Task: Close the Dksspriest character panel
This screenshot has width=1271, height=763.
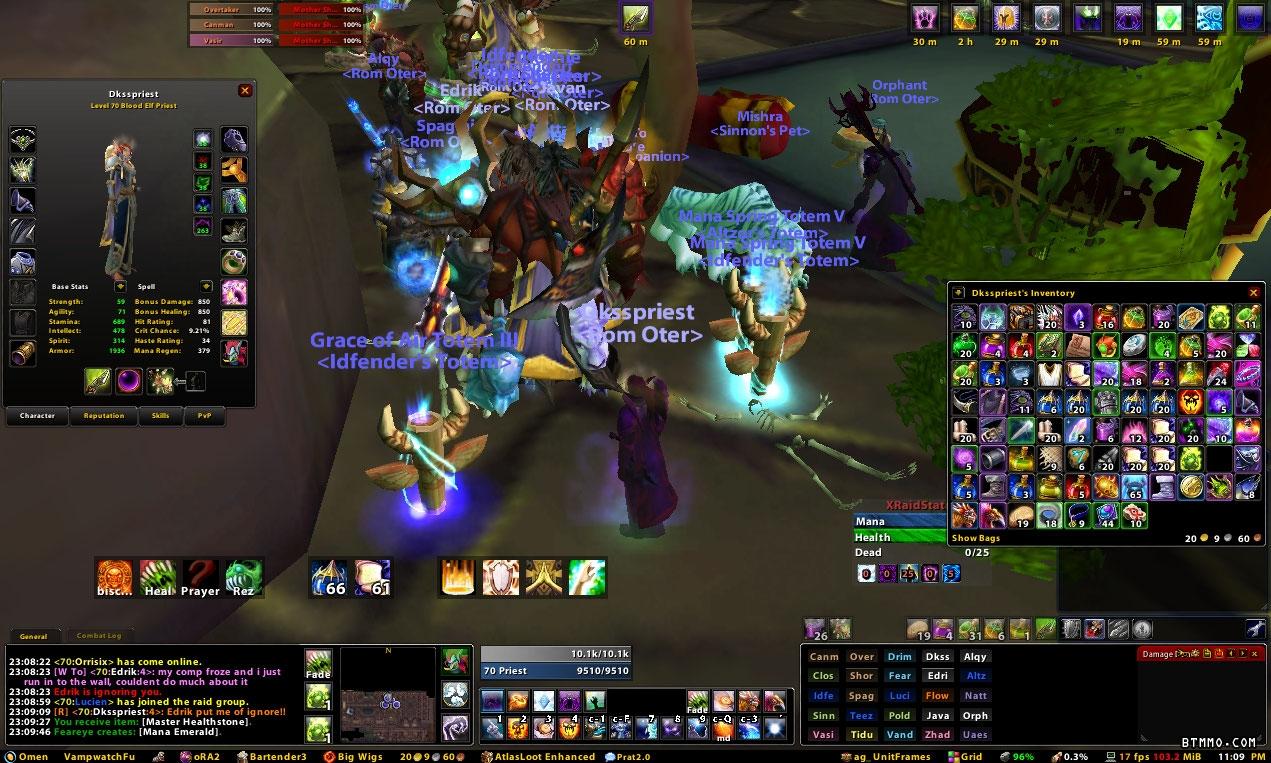Action: 245,91
